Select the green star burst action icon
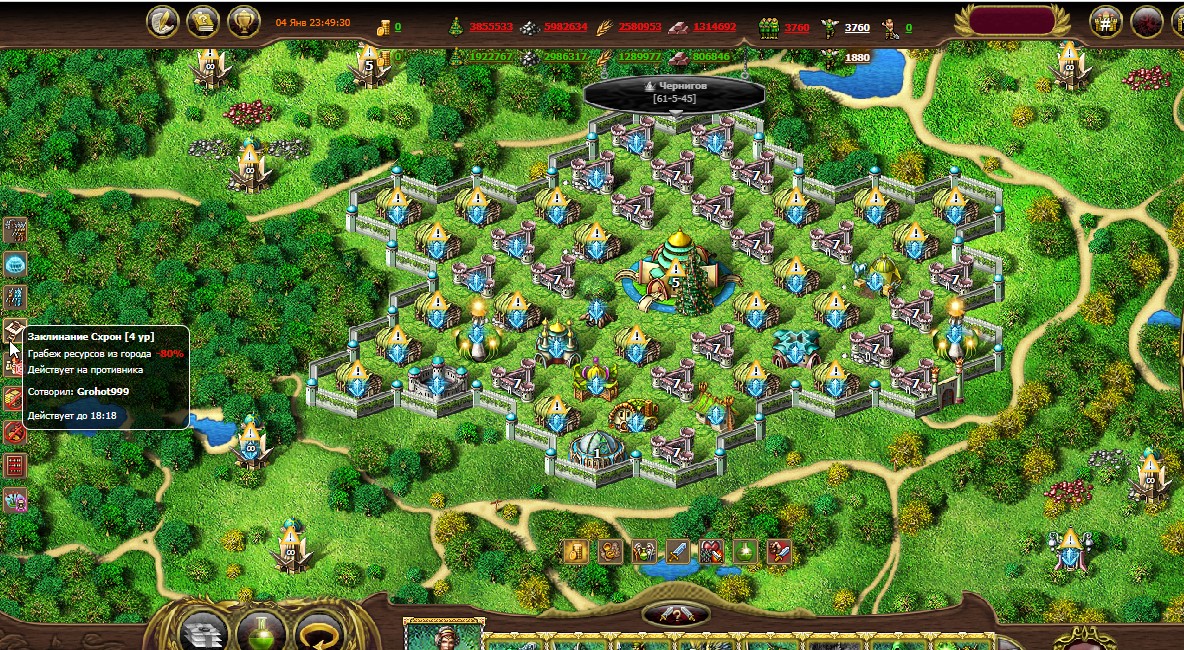Viewport: 1184px width, 650px height. point(744,550)
